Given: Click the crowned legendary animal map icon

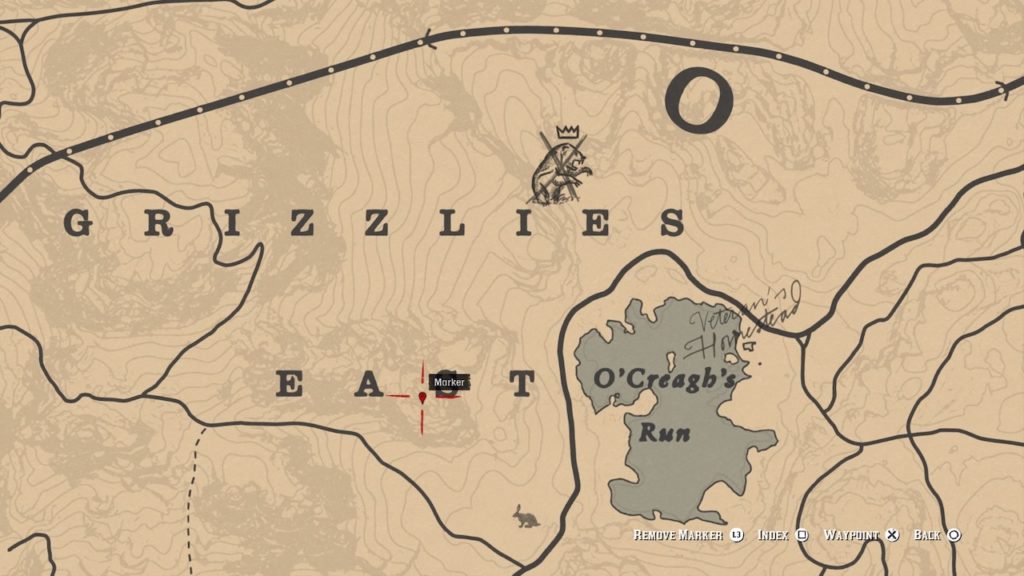Looking at the screenshot, I should point(561,169).
